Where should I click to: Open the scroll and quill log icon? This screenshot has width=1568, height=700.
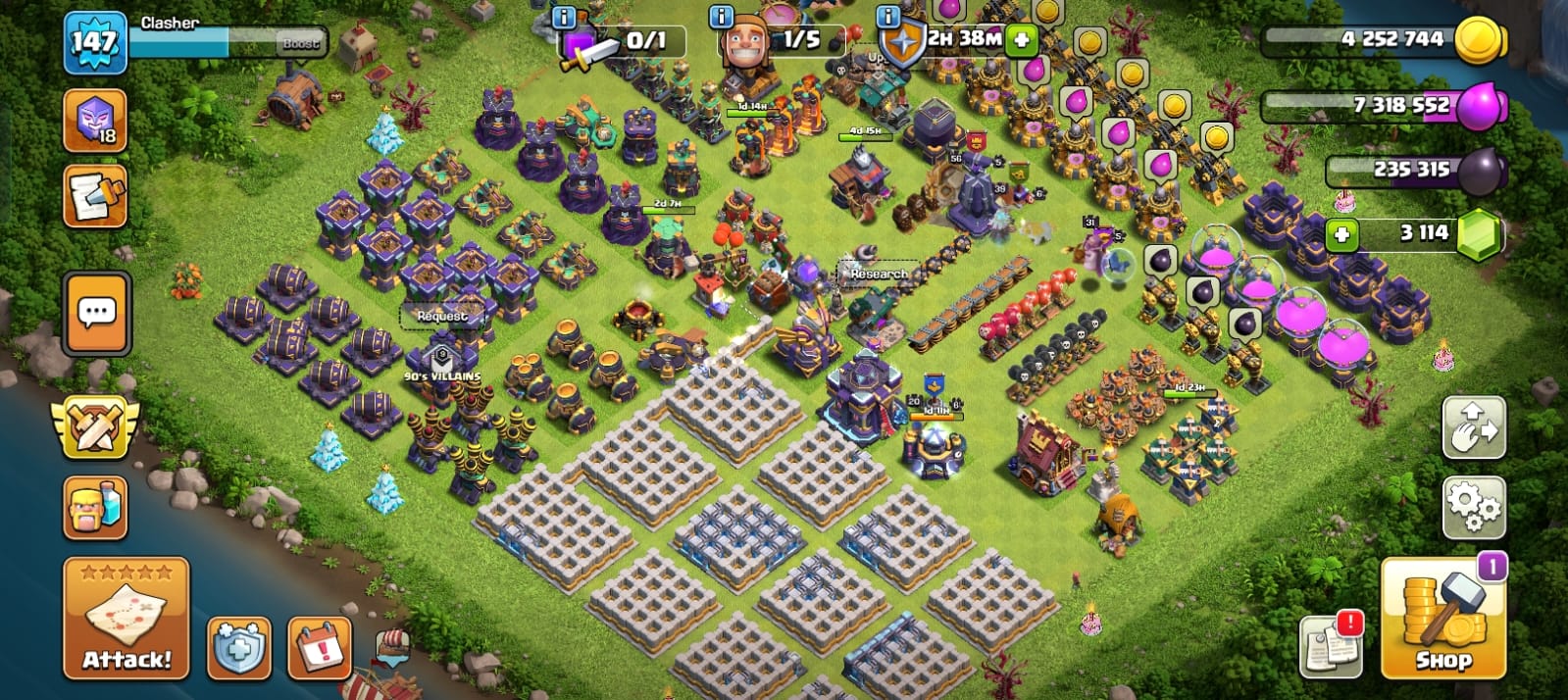[x=95, y=195]
